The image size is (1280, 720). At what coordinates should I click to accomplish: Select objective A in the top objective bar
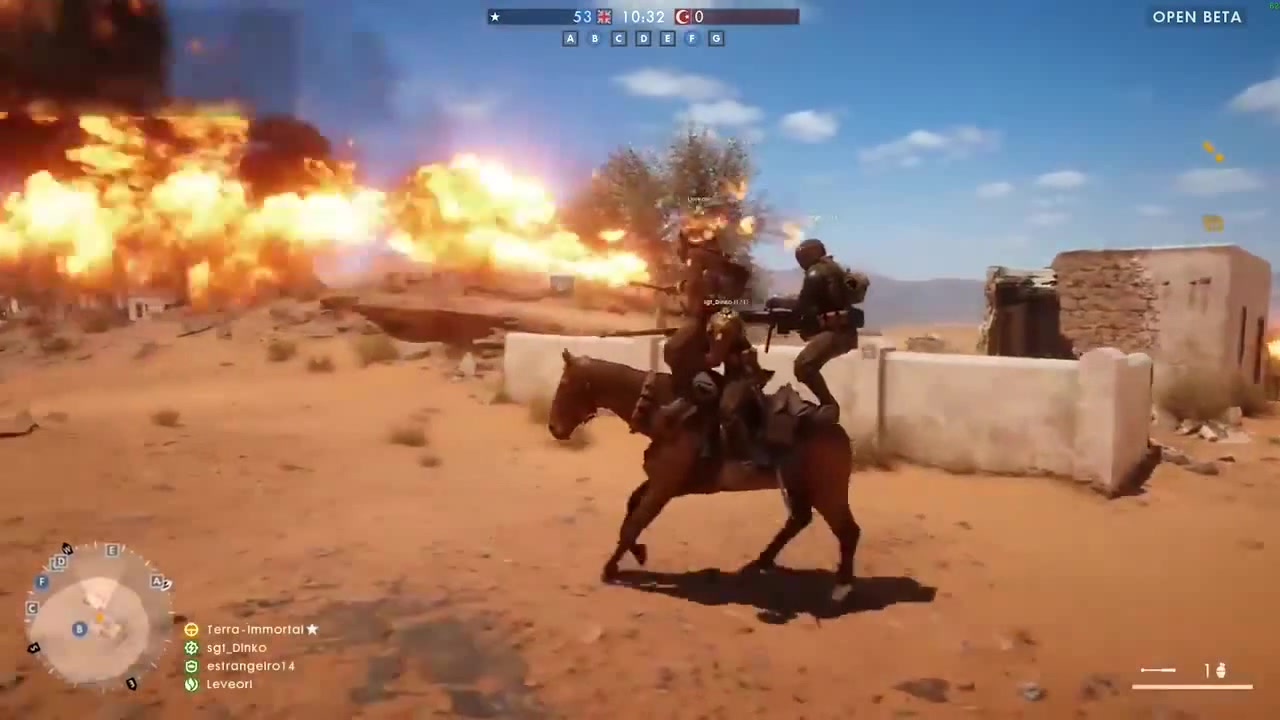coord(570,38)
